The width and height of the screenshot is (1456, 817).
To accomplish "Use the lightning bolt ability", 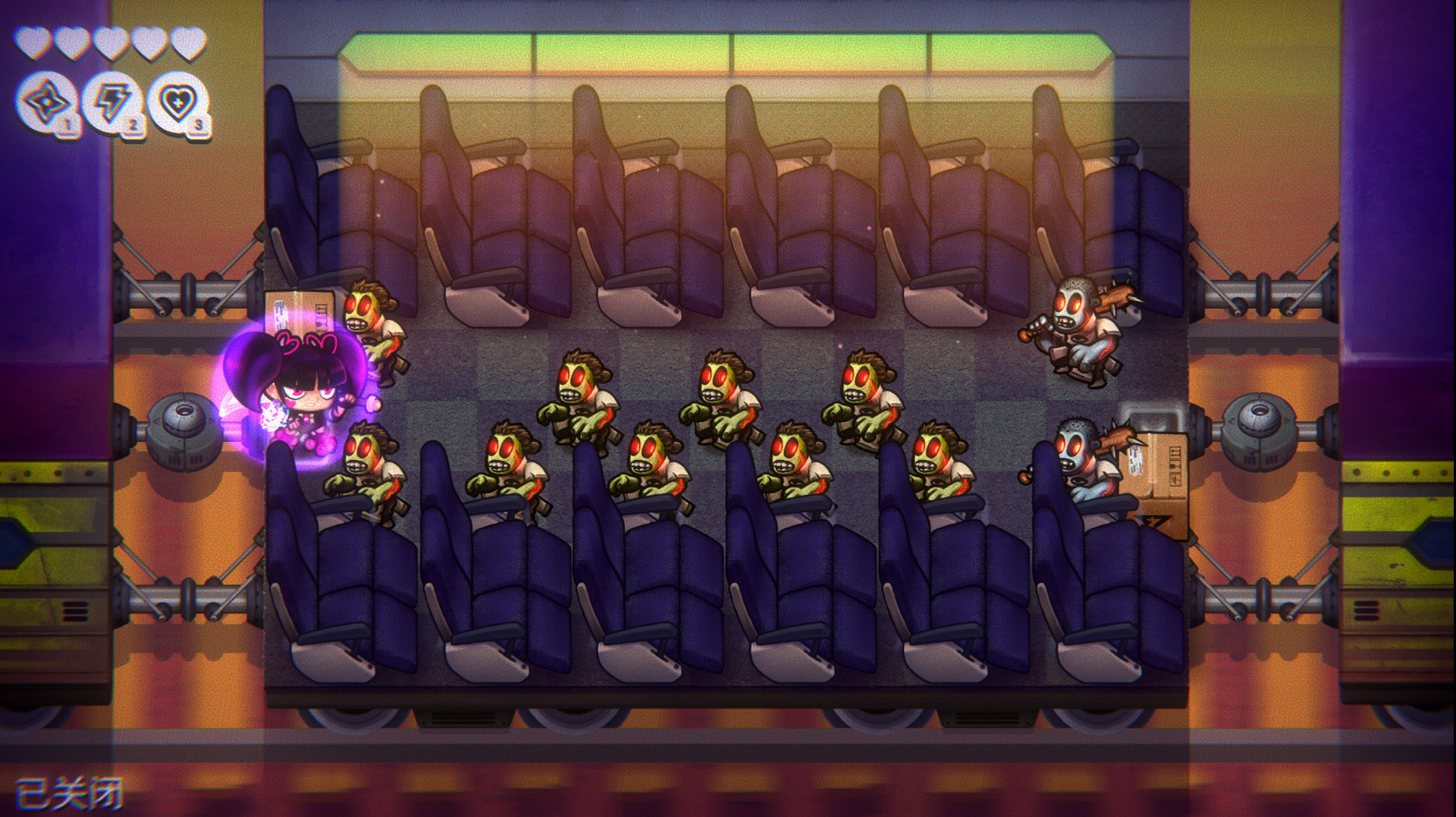I will coord(111,102).
